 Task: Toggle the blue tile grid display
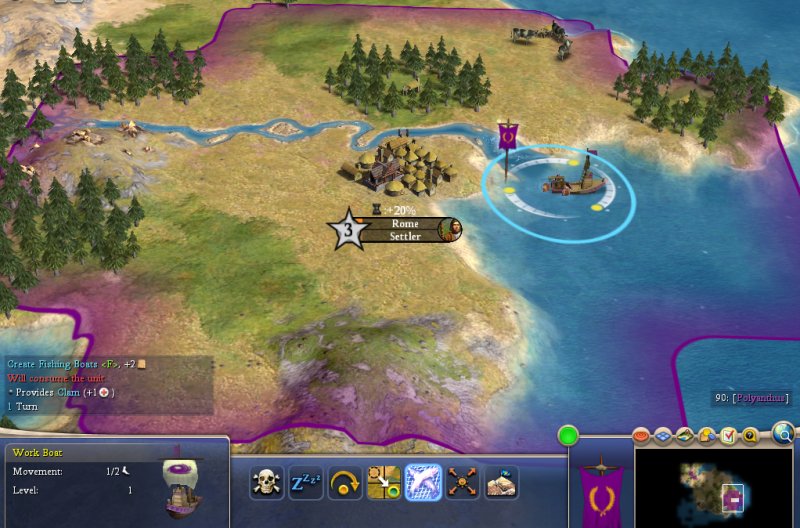(x=663, y=436)
